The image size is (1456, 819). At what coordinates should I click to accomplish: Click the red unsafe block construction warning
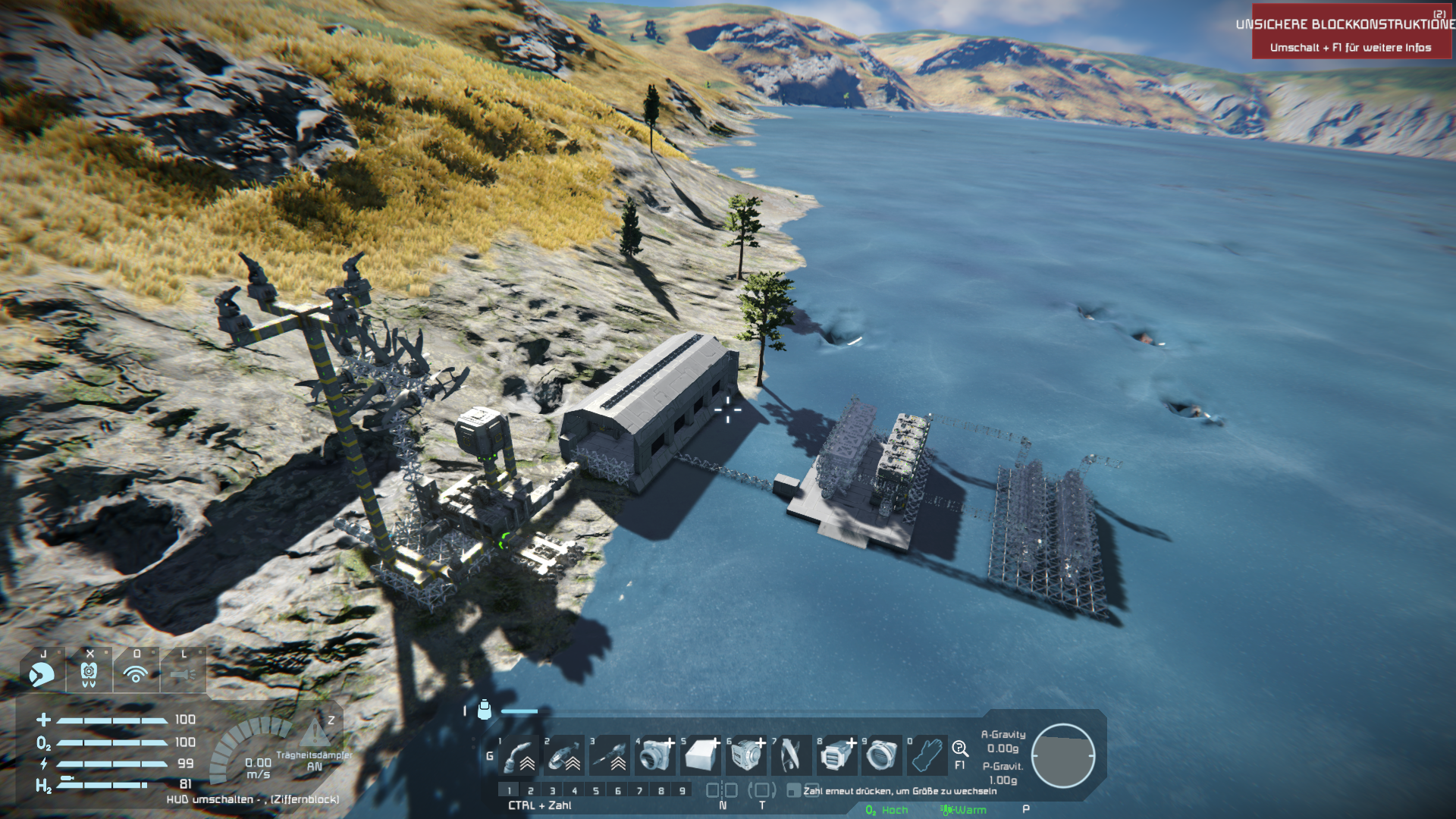click(1352, 32)
